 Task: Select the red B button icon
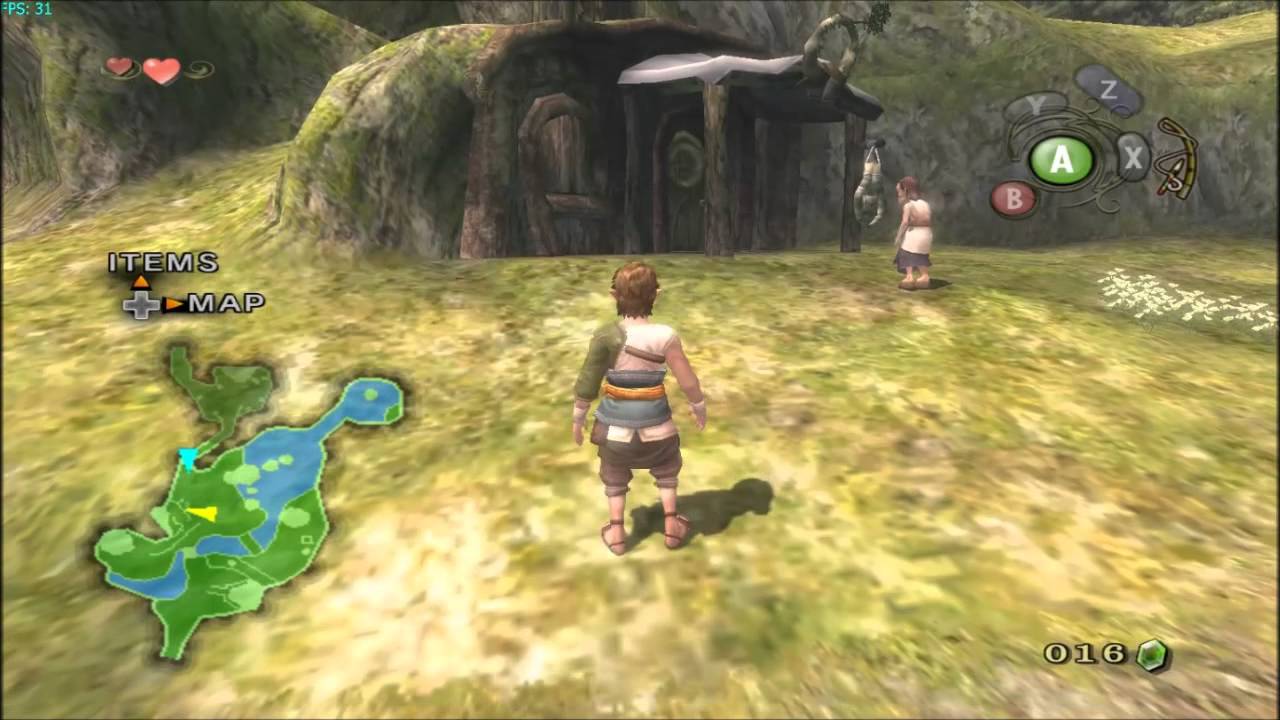coord(1014,199)
